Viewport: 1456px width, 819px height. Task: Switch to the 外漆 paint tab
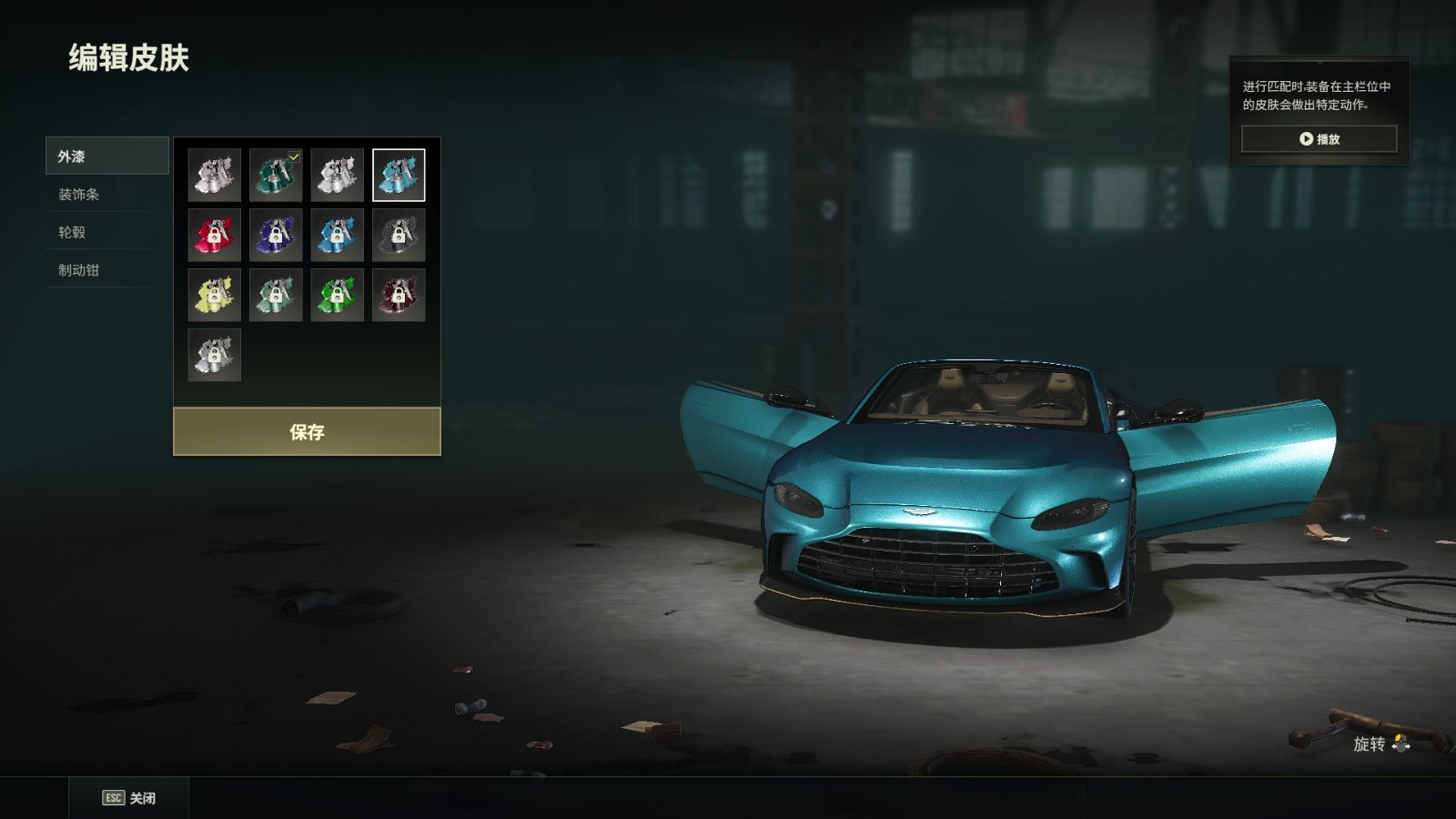106,157
